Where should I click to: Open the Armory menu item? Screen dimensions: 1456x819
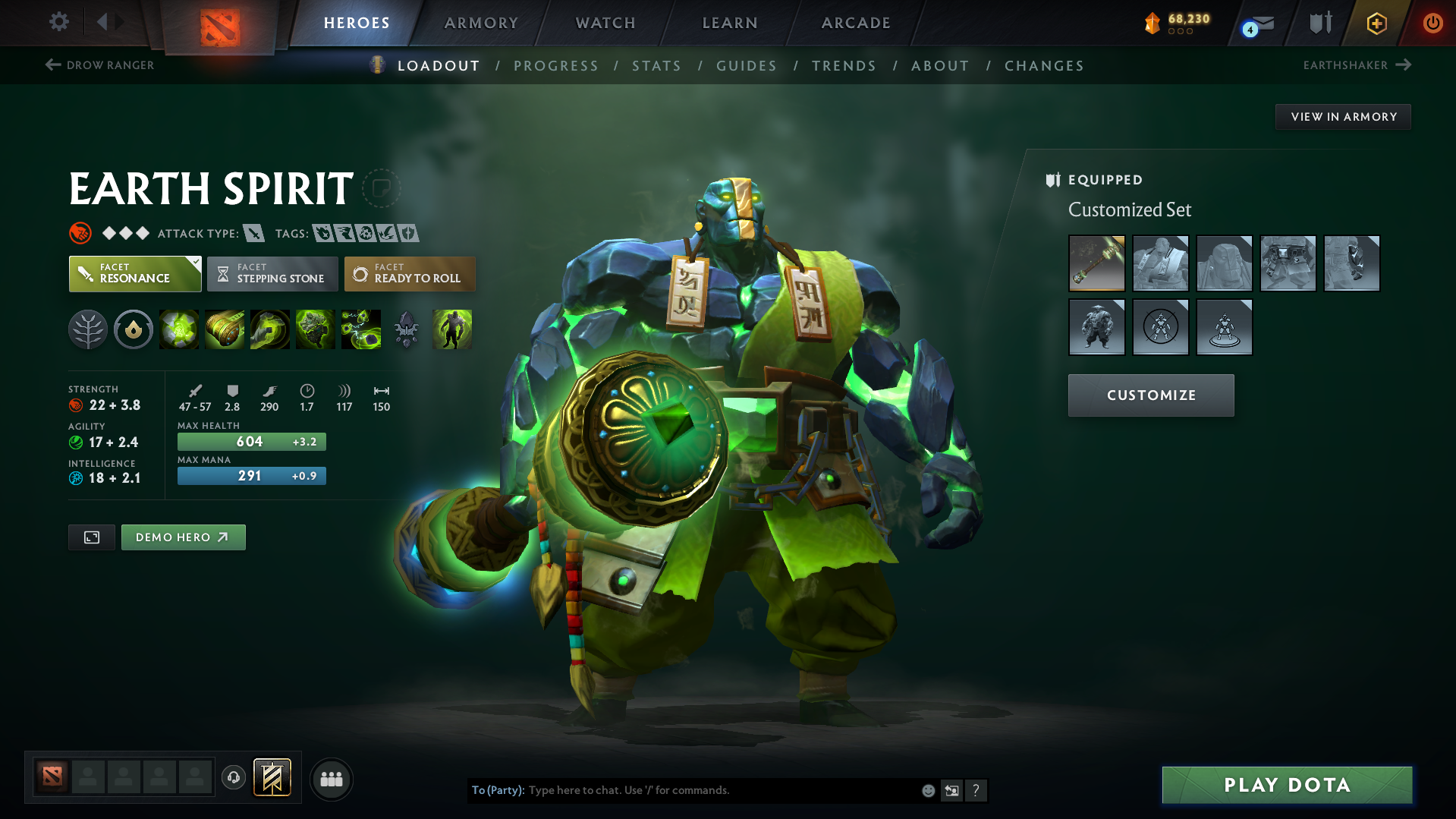tap(481, 23)
